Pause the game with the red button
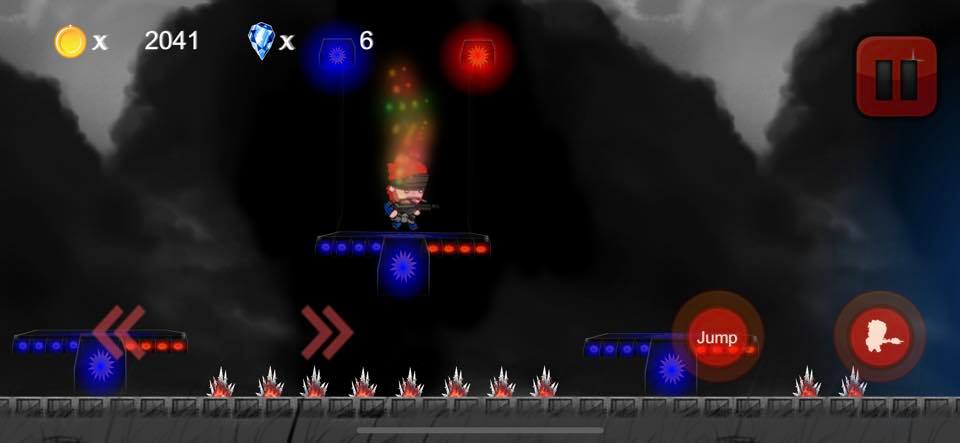 (896, 77)
